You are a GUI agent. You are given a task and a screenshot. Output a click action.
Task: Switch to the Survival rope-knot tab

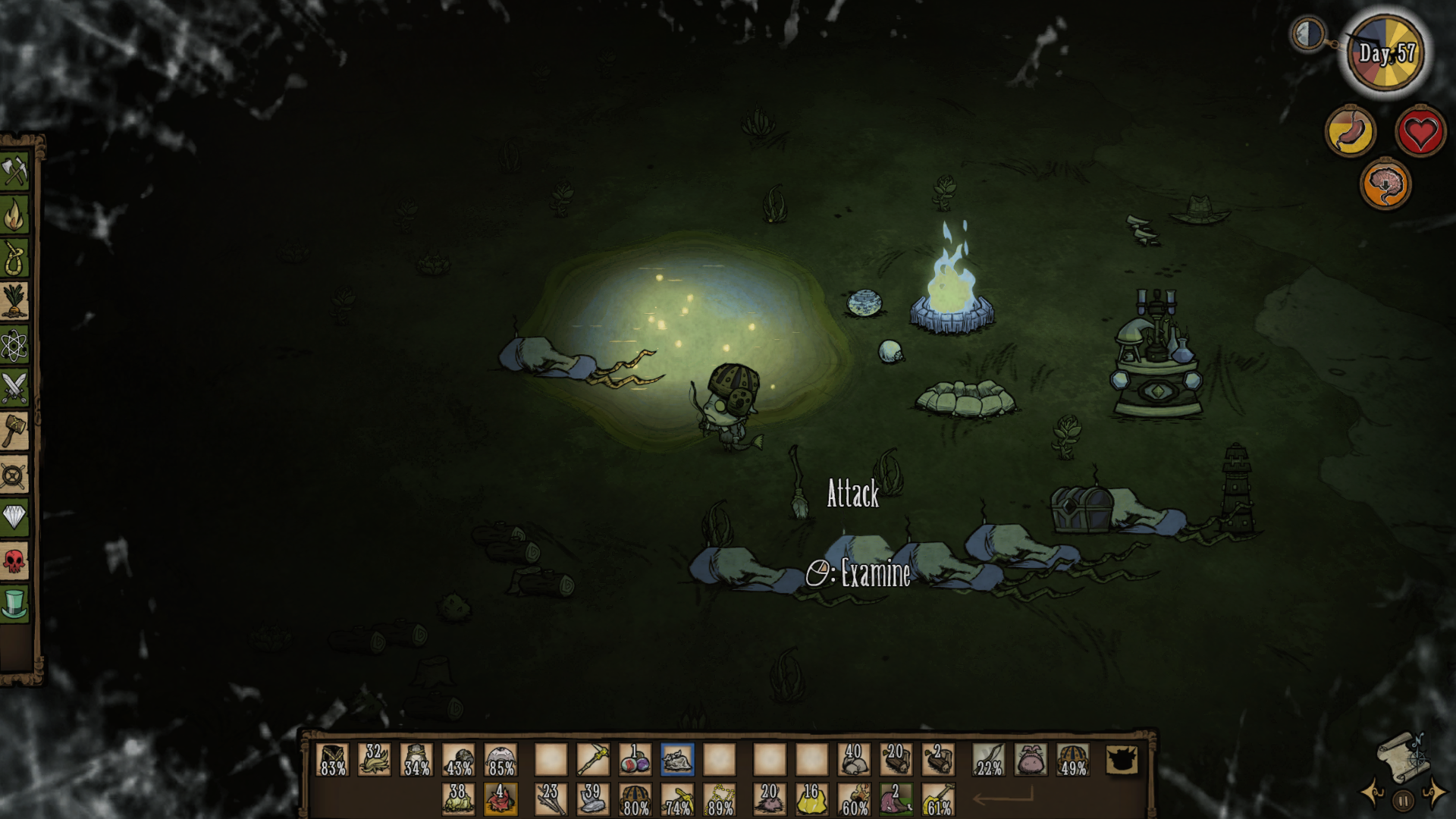pos(14,259)
